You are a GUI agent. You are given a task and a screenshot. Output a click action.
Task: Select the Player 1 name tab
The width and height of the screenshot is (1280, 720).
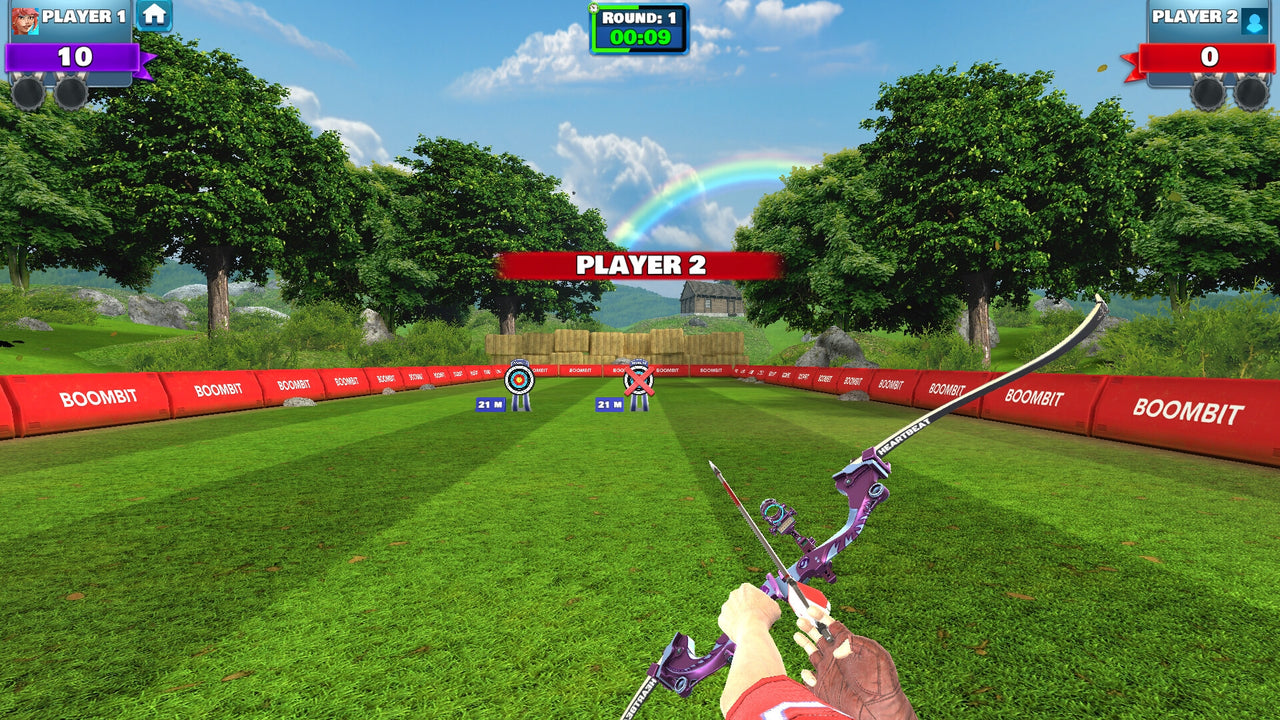[85, 16]
